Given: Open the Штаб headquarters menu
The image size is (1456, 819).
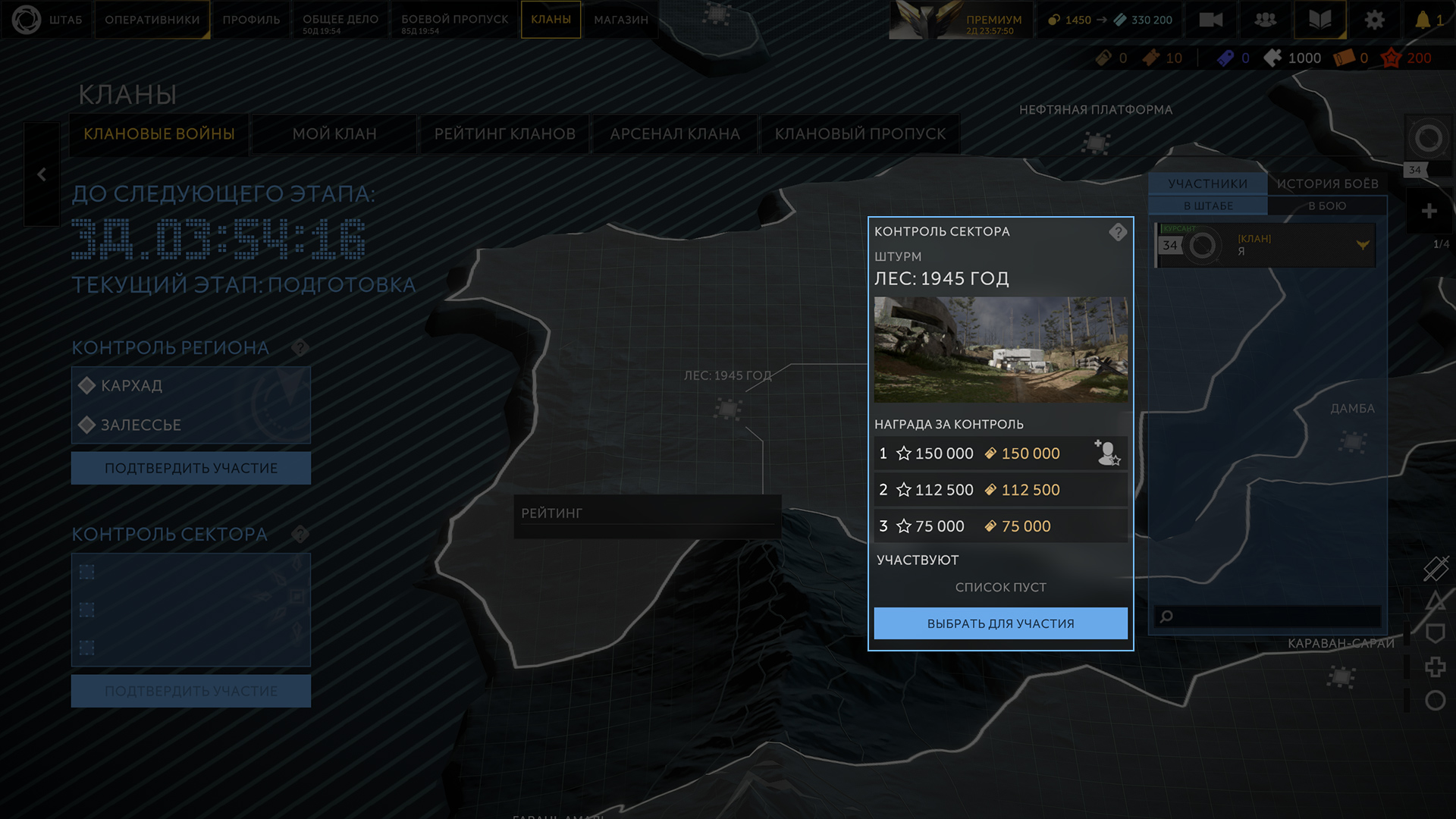Looking at the screenshot, I should click(47, 20).
